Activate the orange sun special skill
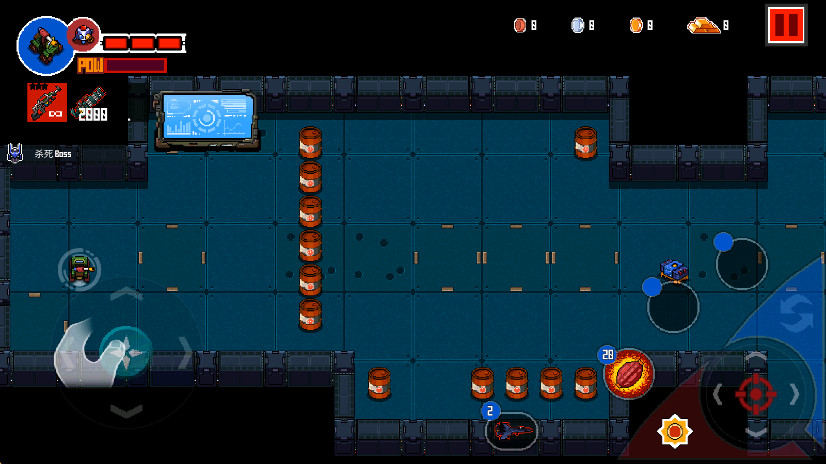826x464 pixels. tap(675, 431)
